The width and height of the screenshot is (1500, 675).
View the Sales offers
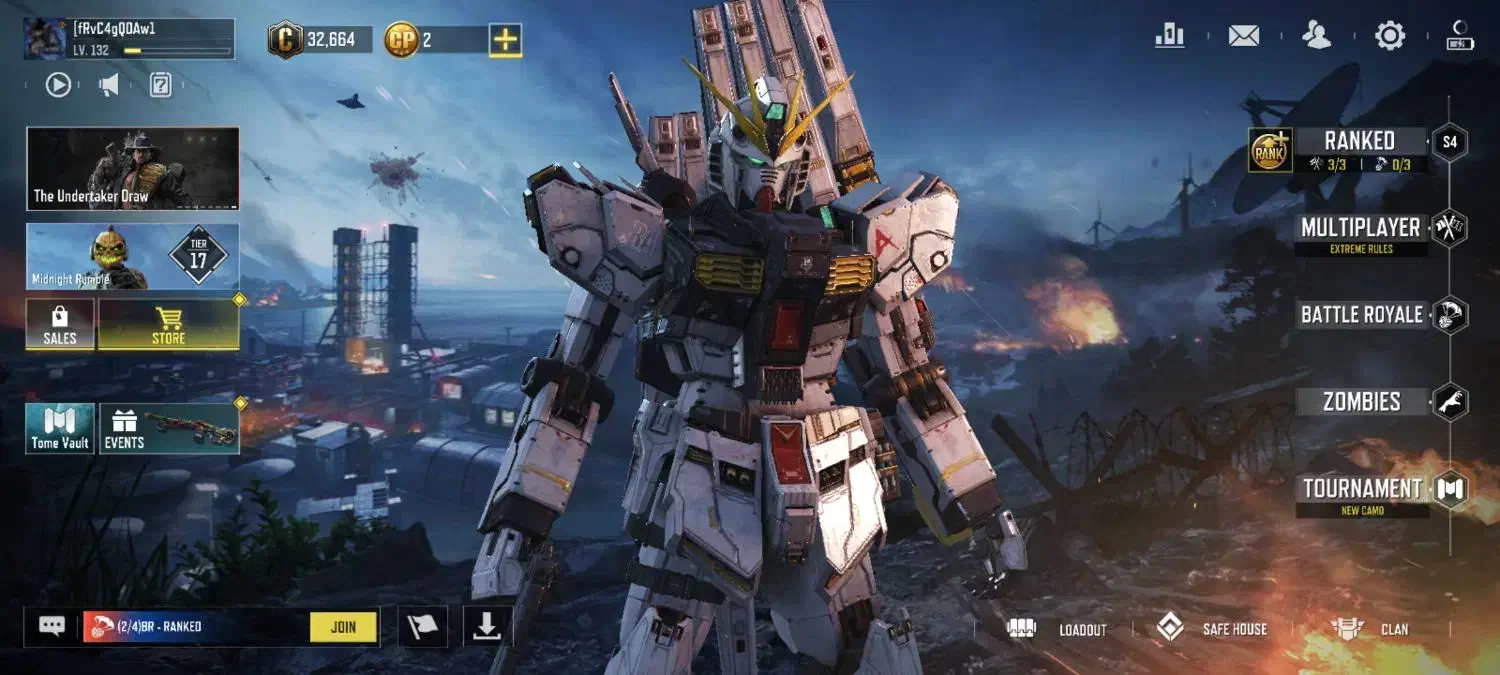pos(60,325)
